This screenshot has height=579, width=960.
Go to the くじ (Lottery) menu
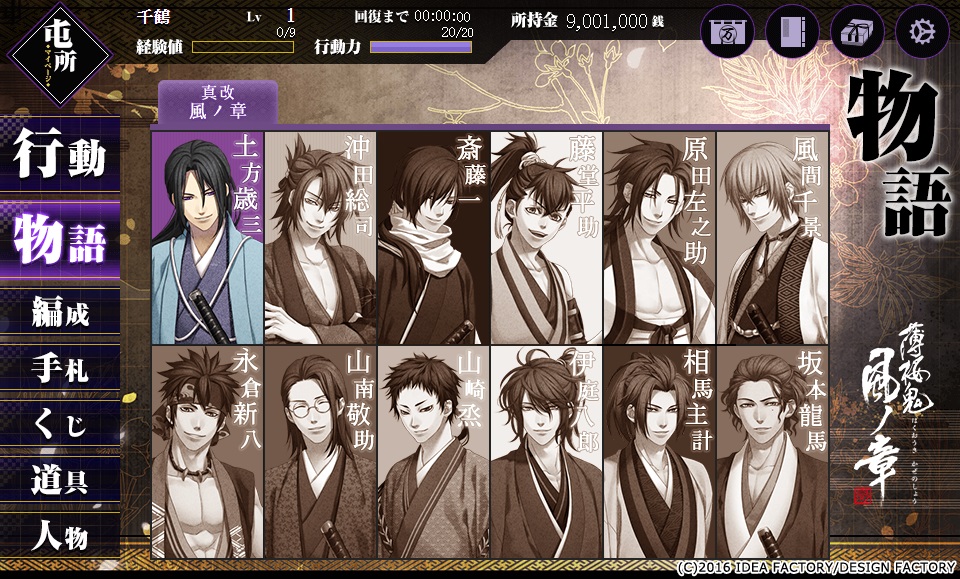tap(60, 425)
